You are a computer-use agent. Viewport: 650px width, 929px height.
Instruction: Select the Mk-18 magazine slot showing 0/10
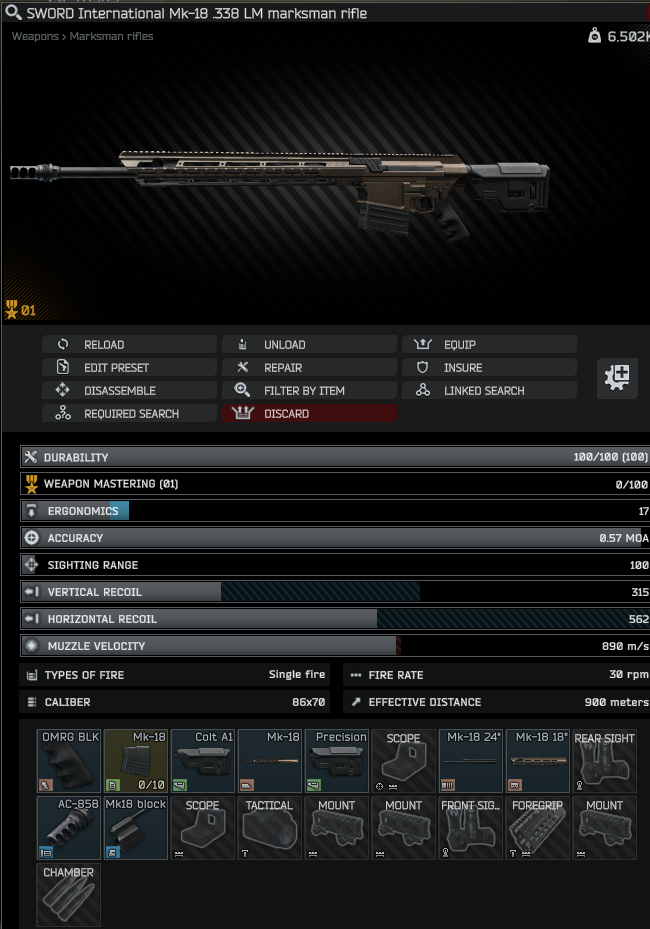(136, 761)
